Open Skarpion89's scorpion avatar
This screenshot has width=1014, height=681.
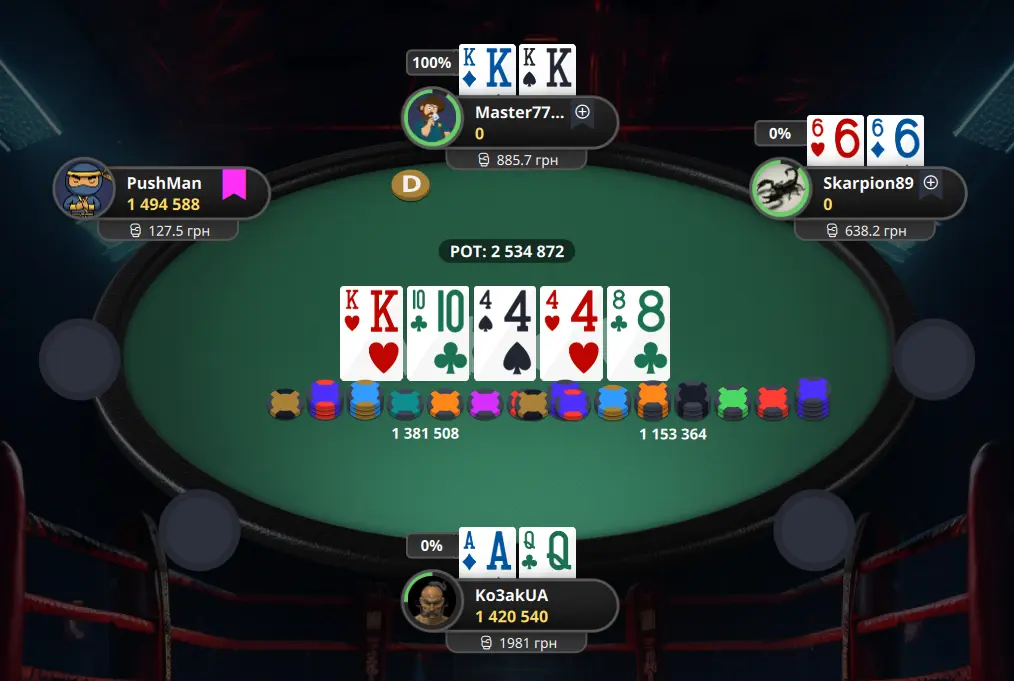point(781,188)
